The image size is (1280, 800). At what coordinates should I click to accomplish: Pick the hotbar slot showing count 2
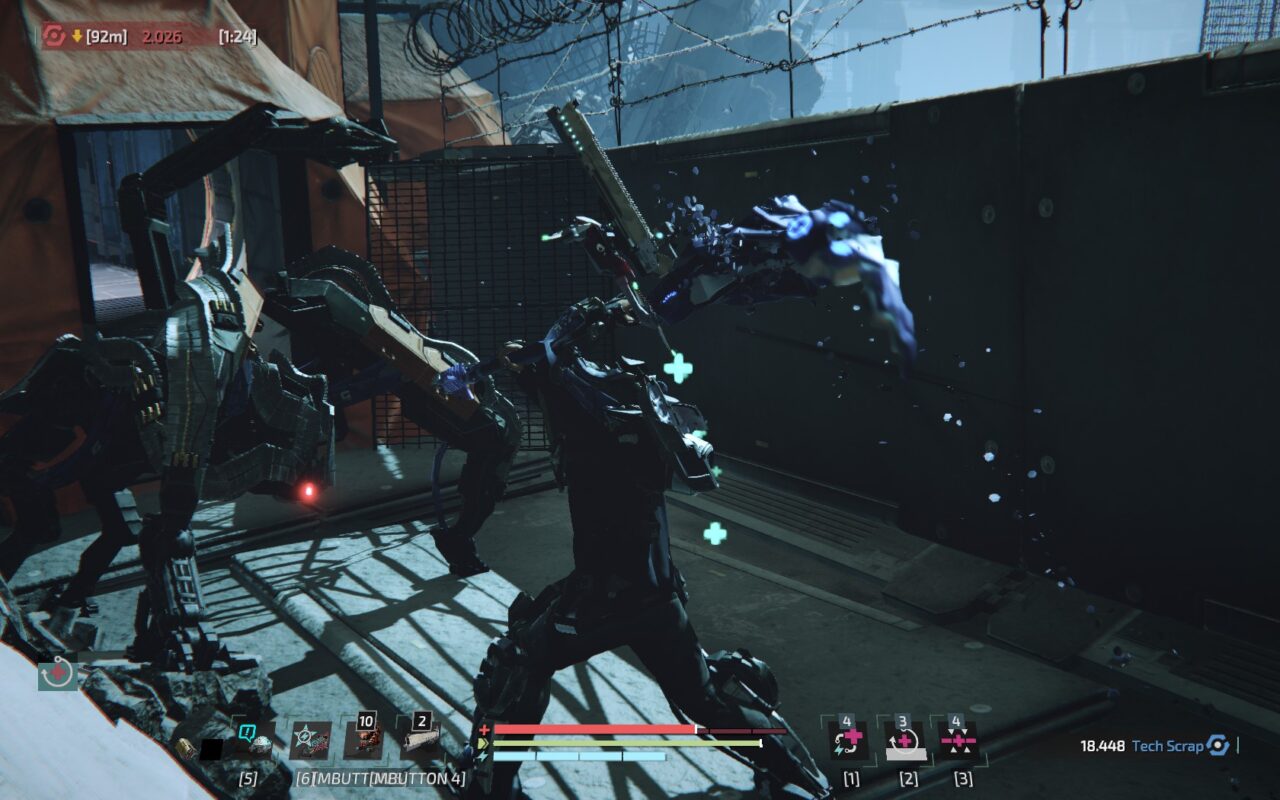(420, 740)
